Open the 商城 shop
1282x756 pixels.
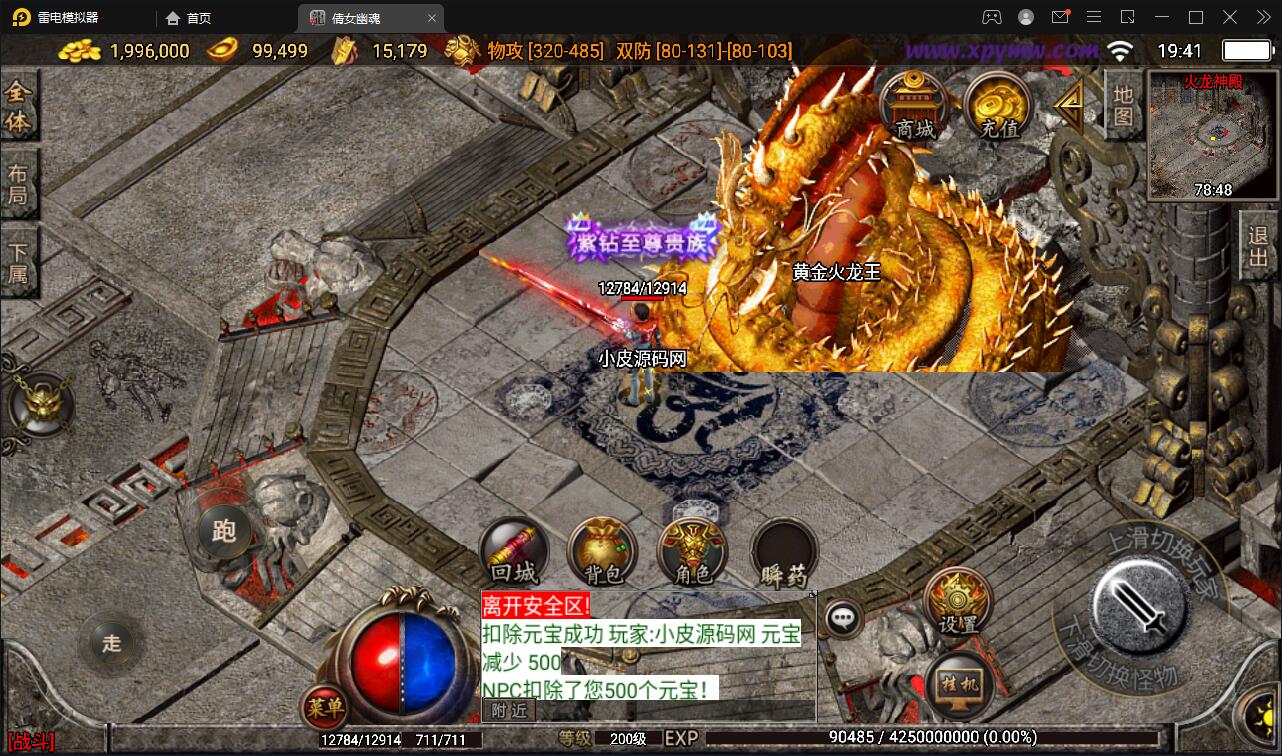point(914,105)
